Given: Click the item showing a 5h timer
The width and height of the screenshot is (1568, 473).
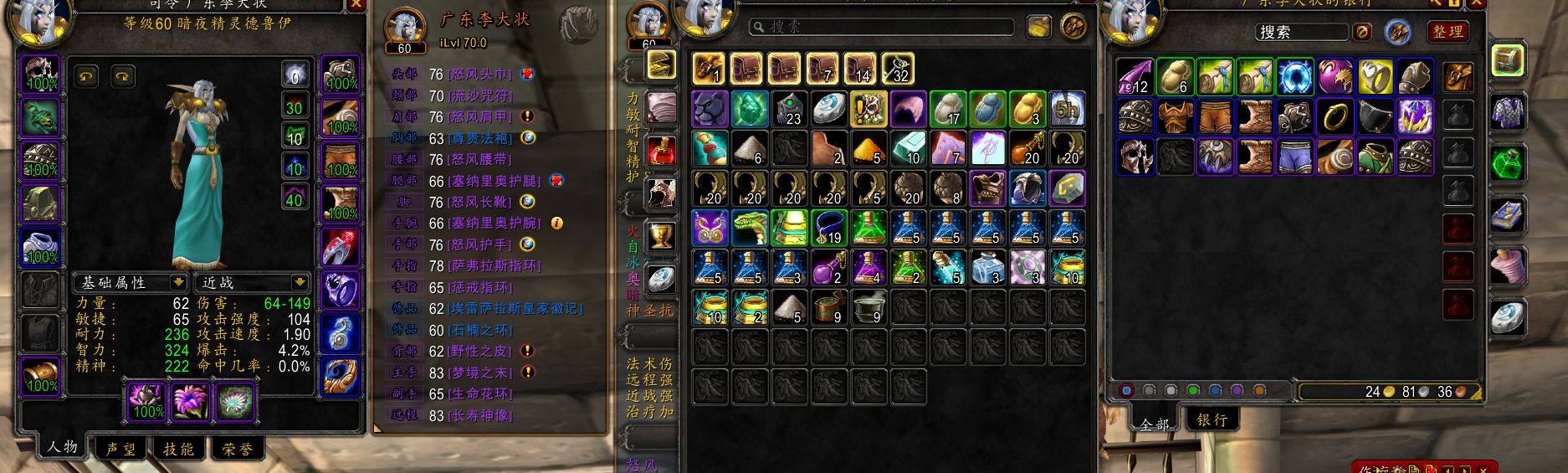Looking at the screenshot, I should 1067,109.
